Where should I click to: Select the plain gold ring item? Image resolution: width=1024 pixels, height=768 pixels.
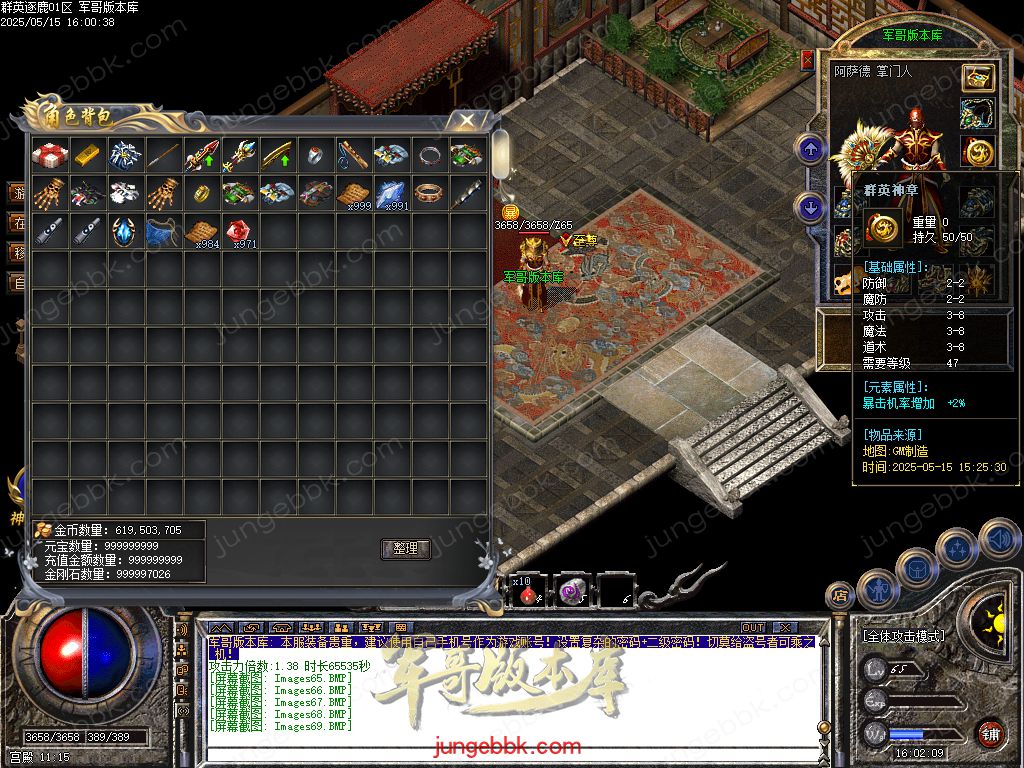coord(200,194)
